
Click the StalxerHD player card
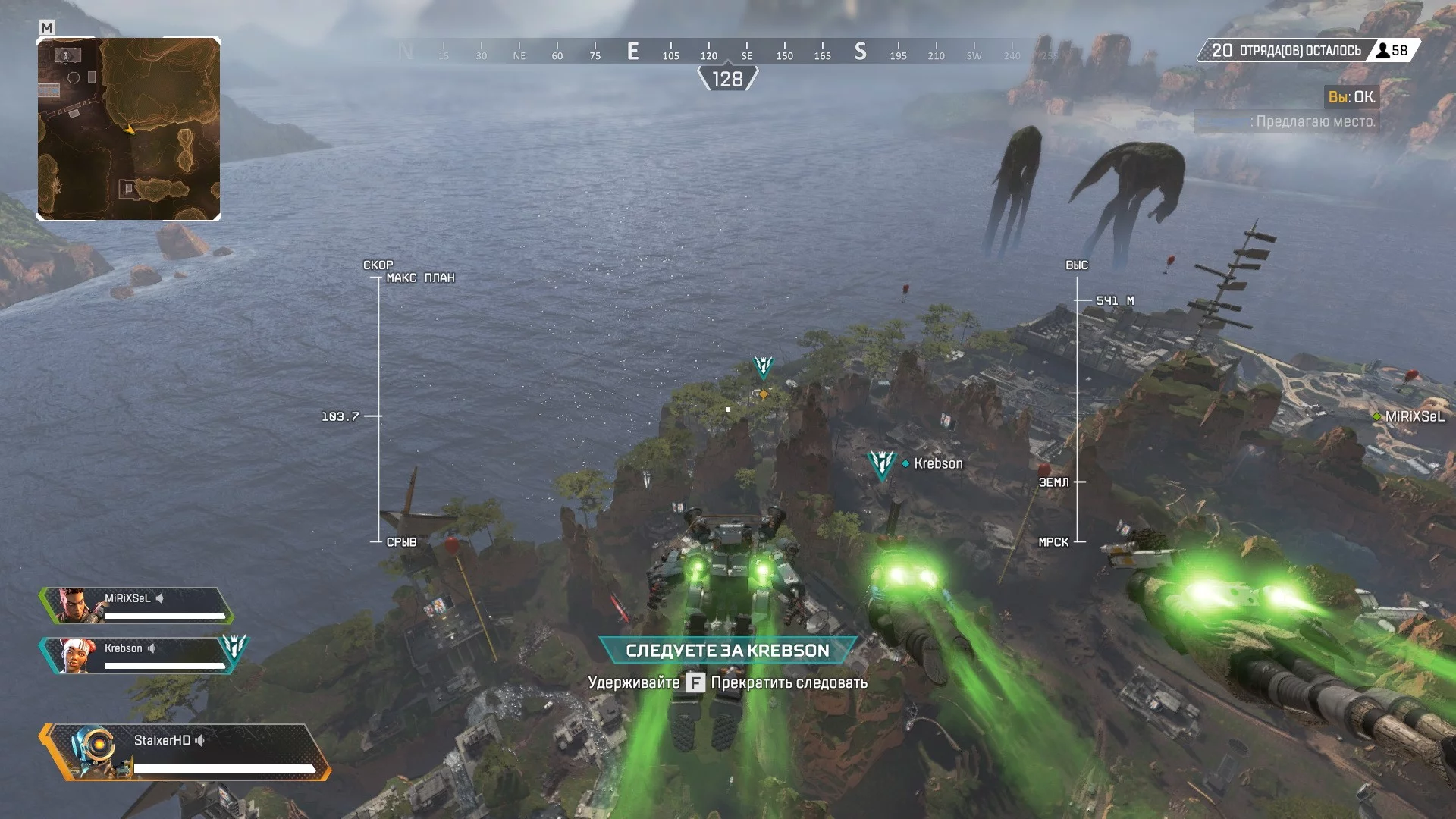(186, 752)
